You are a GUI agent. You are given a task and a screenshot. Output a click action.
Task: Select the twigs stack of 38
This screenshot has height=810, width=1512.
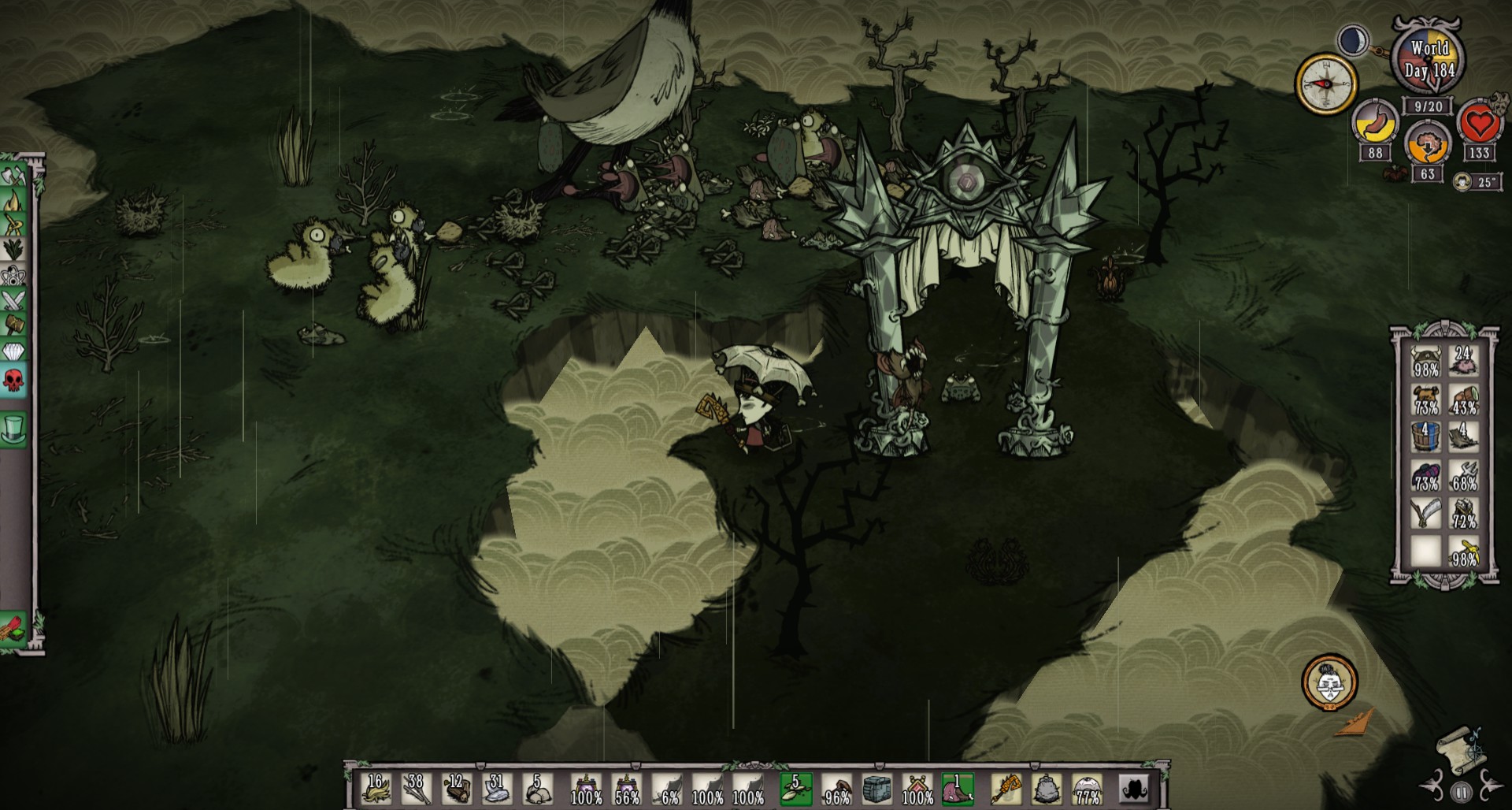click(x=415, y=789)
